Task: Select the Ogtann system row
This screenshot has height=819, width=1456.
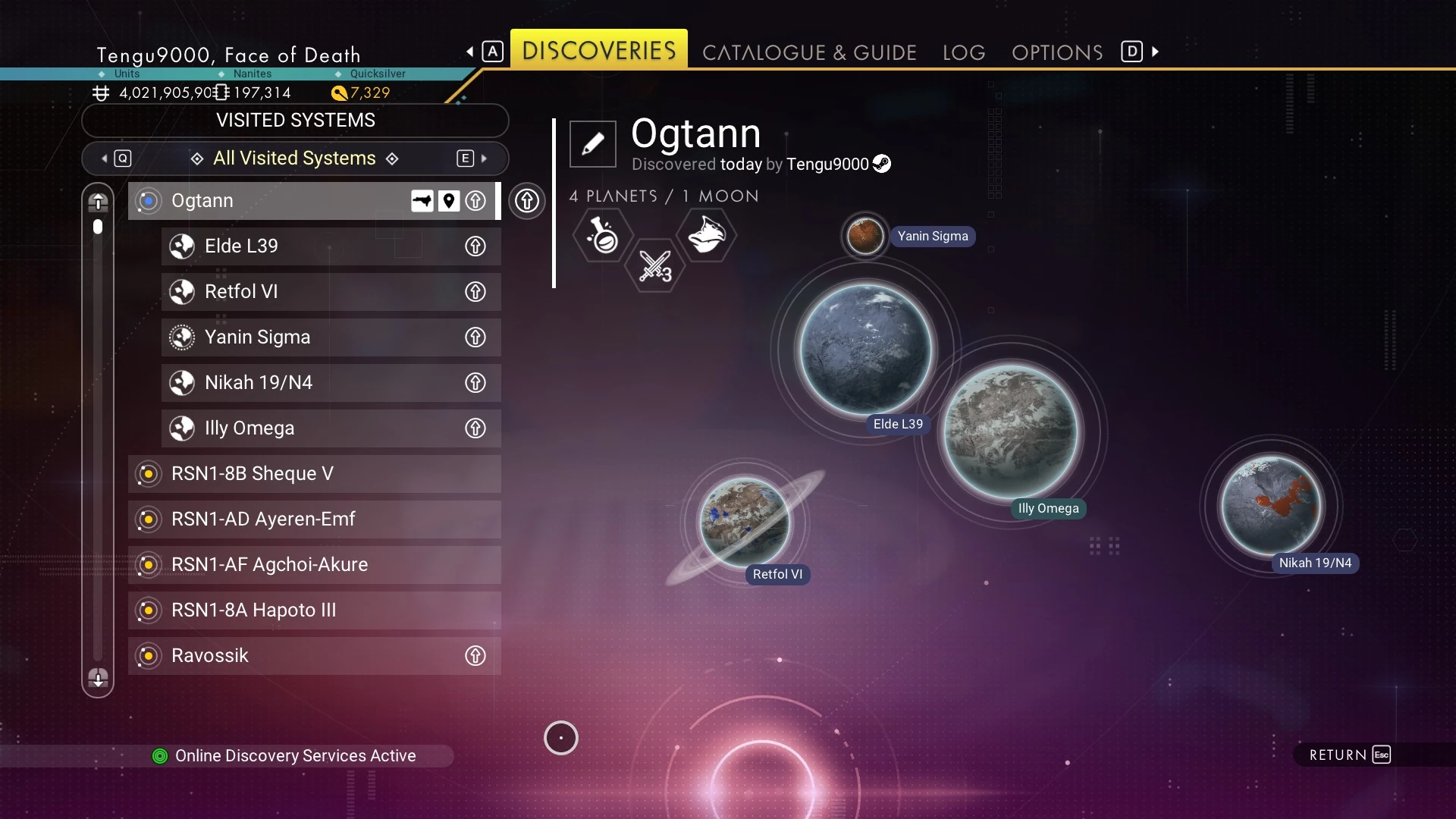Action: click(288, 201)
